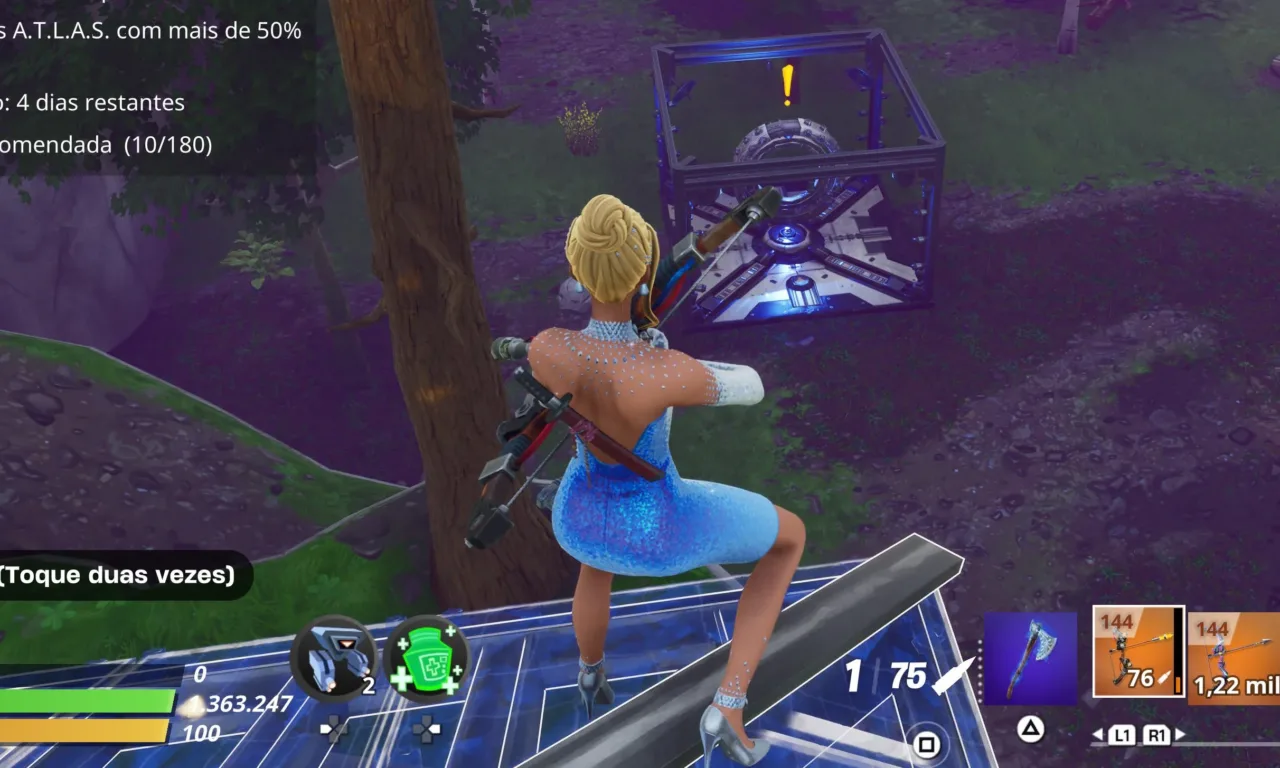Image resolution: width=1280 pixels, height=768 pixels.
Task: Select the equipped bow weapon slot
Action: (x=1138, y=652)
